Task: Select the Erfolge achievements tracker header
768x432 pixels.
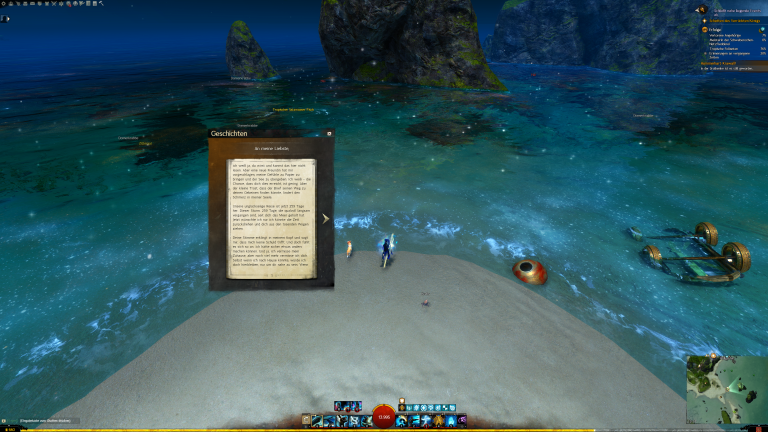Action: point(711,29)
